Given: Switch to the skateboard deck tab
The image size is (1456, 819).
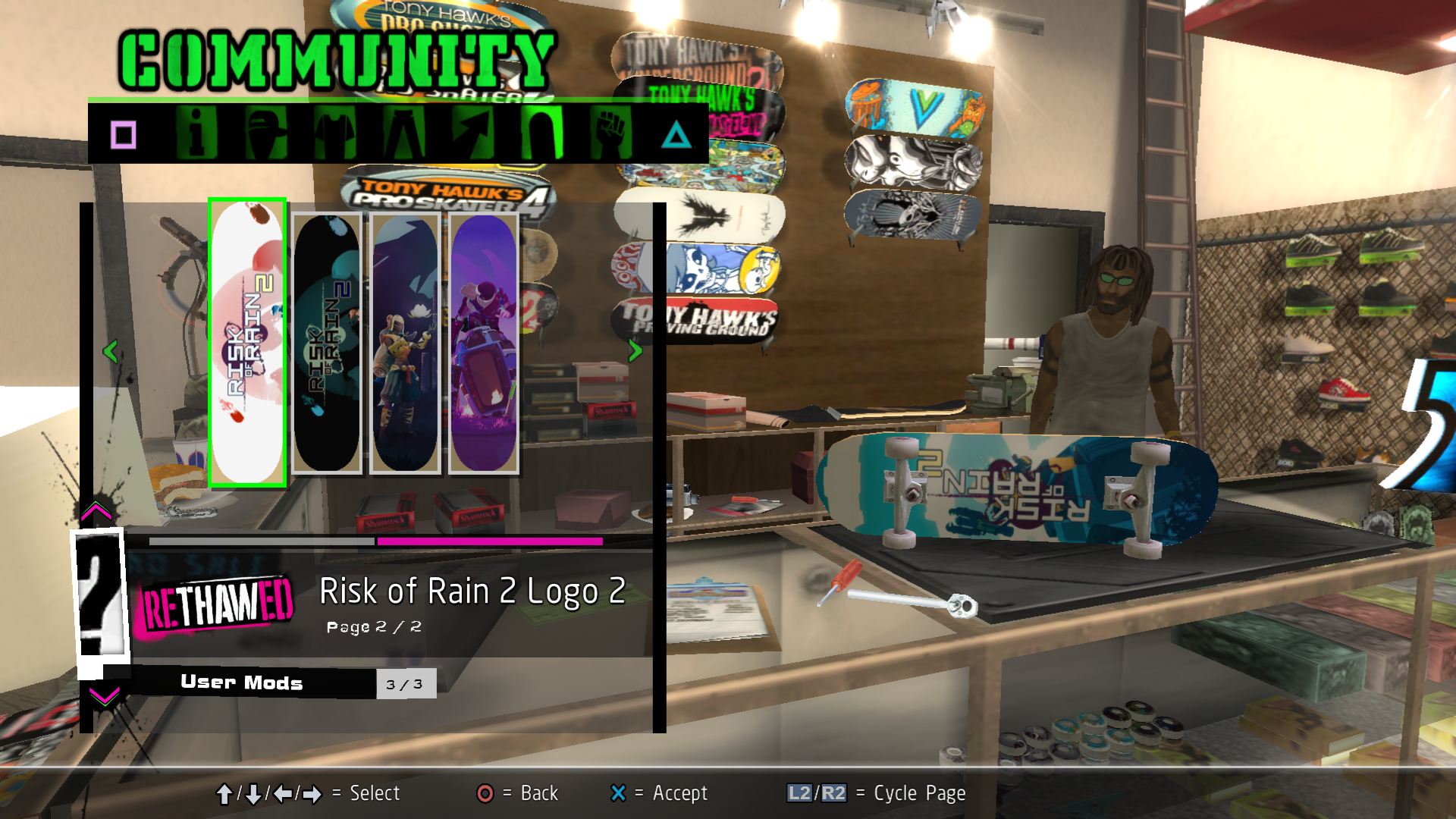Looking at the screenshot, I should pos(542,133).
